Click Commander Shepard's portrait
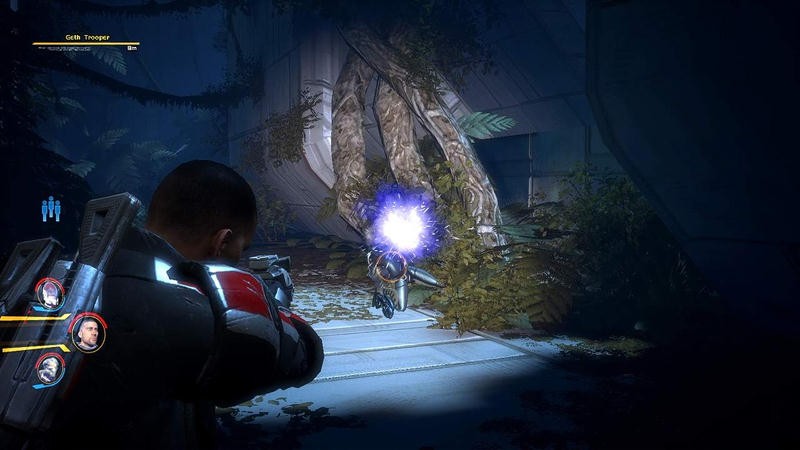This screenshot has width=800, height=450. pos(88,331)
